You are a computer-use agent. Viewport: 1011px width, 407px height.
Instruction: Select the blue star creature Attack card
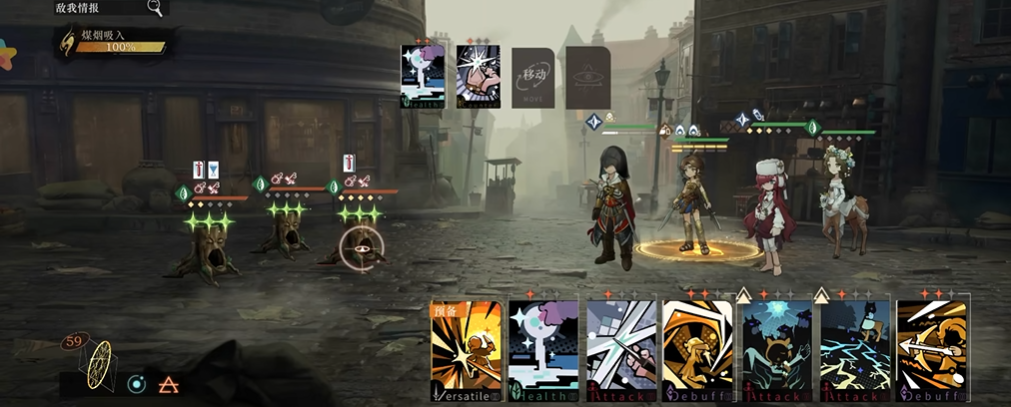(x=775, y=351)
